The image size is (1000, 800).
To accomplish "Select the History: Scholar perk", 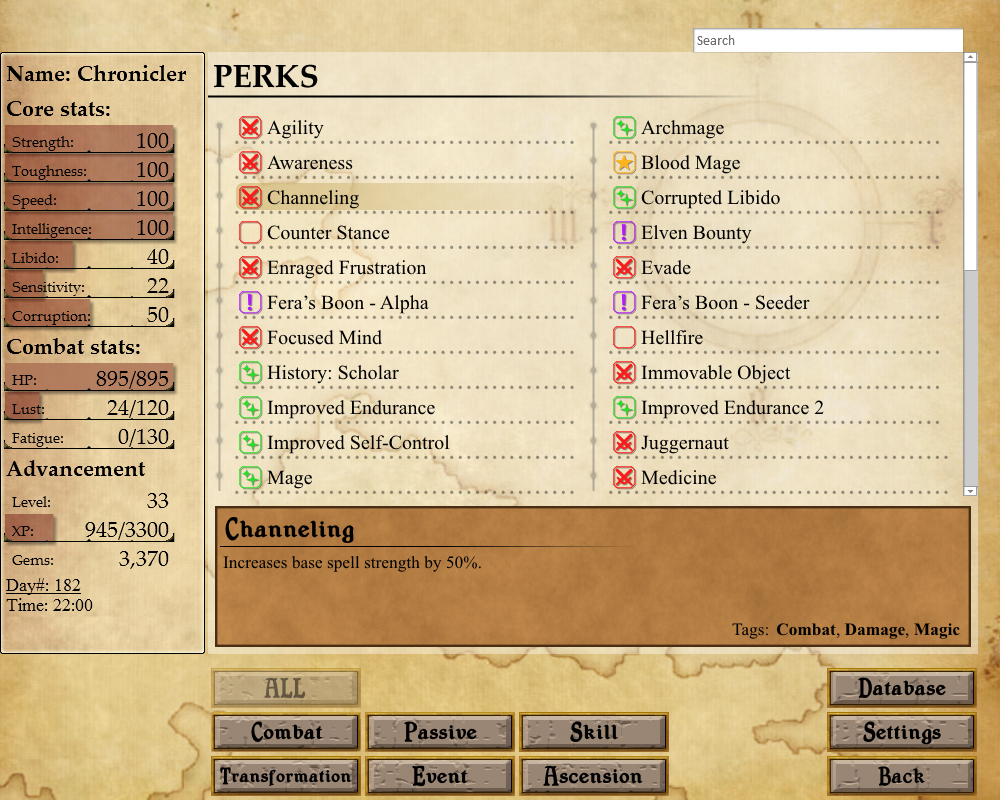I will click(x=332, y=373).
